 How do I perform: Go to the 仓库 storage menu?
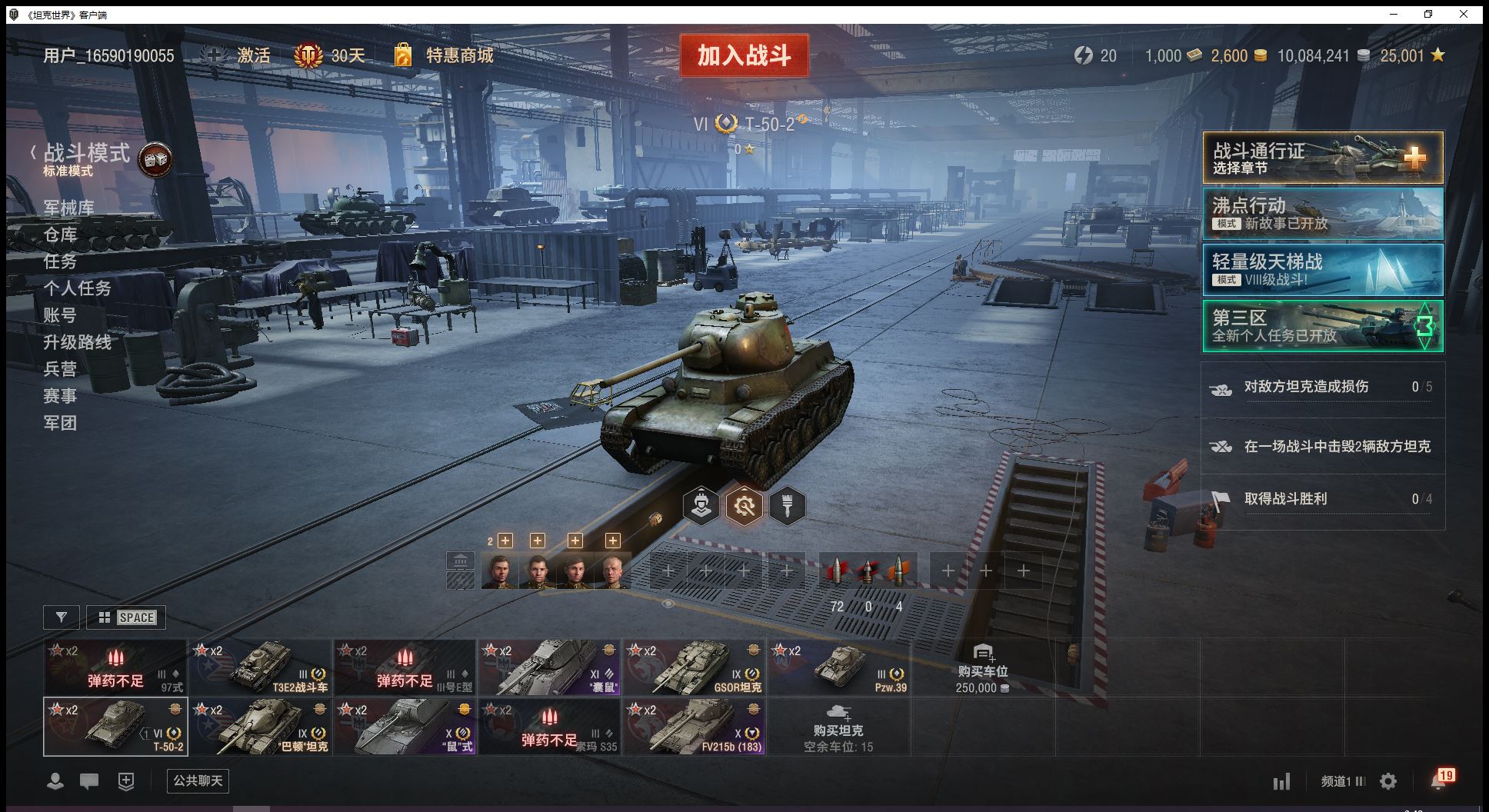[x=60, y=235]
